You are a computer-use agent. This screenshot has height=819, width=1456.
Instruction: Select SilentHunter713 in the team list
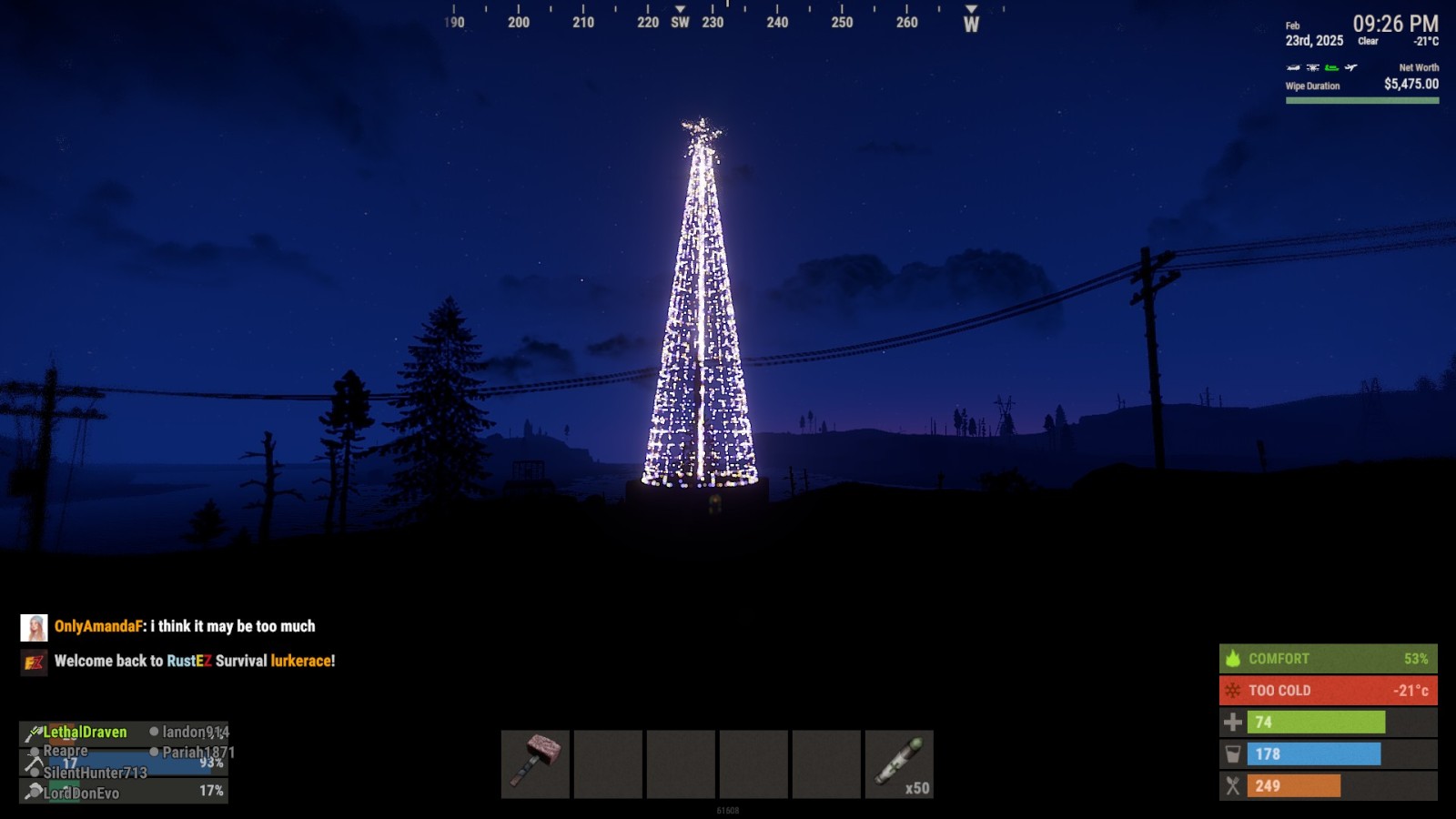(95, 773)
